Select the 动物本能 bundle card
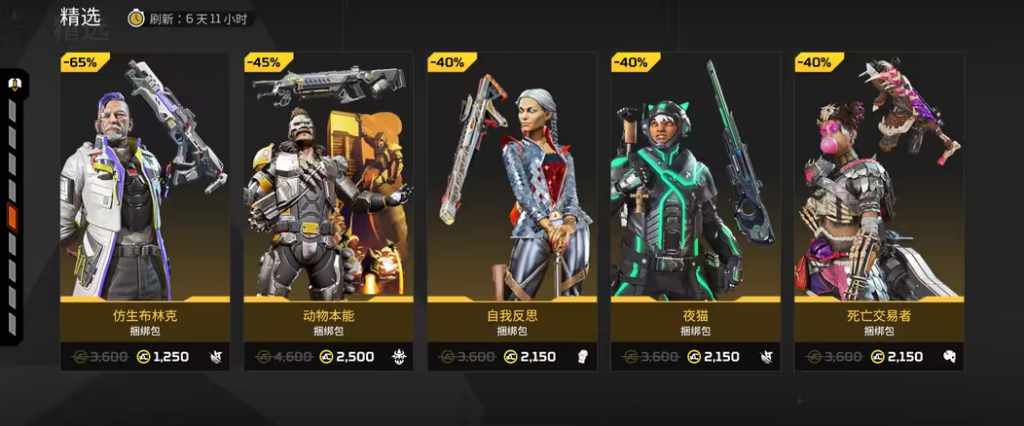 click(x=328, y=210)
